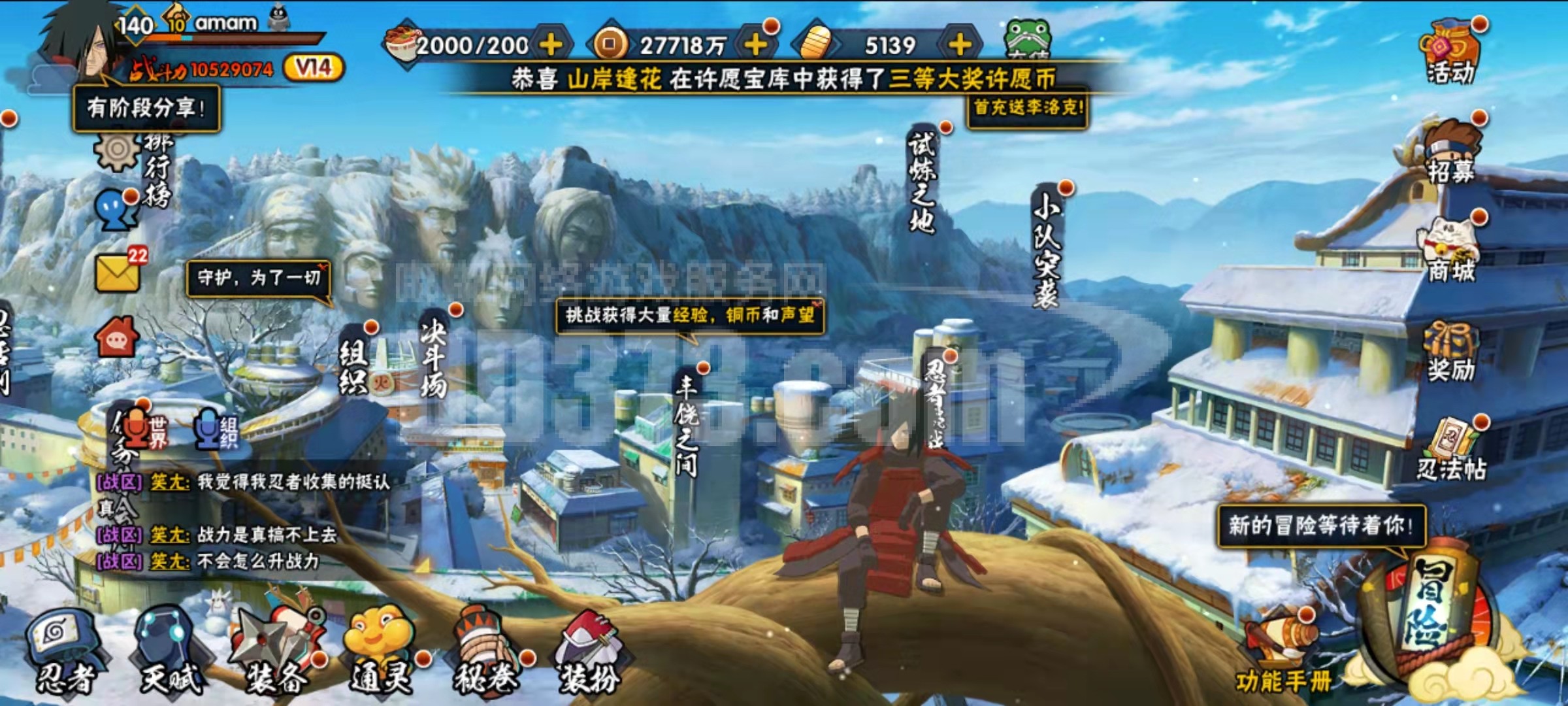Add more copper coins with plus button

755,44
